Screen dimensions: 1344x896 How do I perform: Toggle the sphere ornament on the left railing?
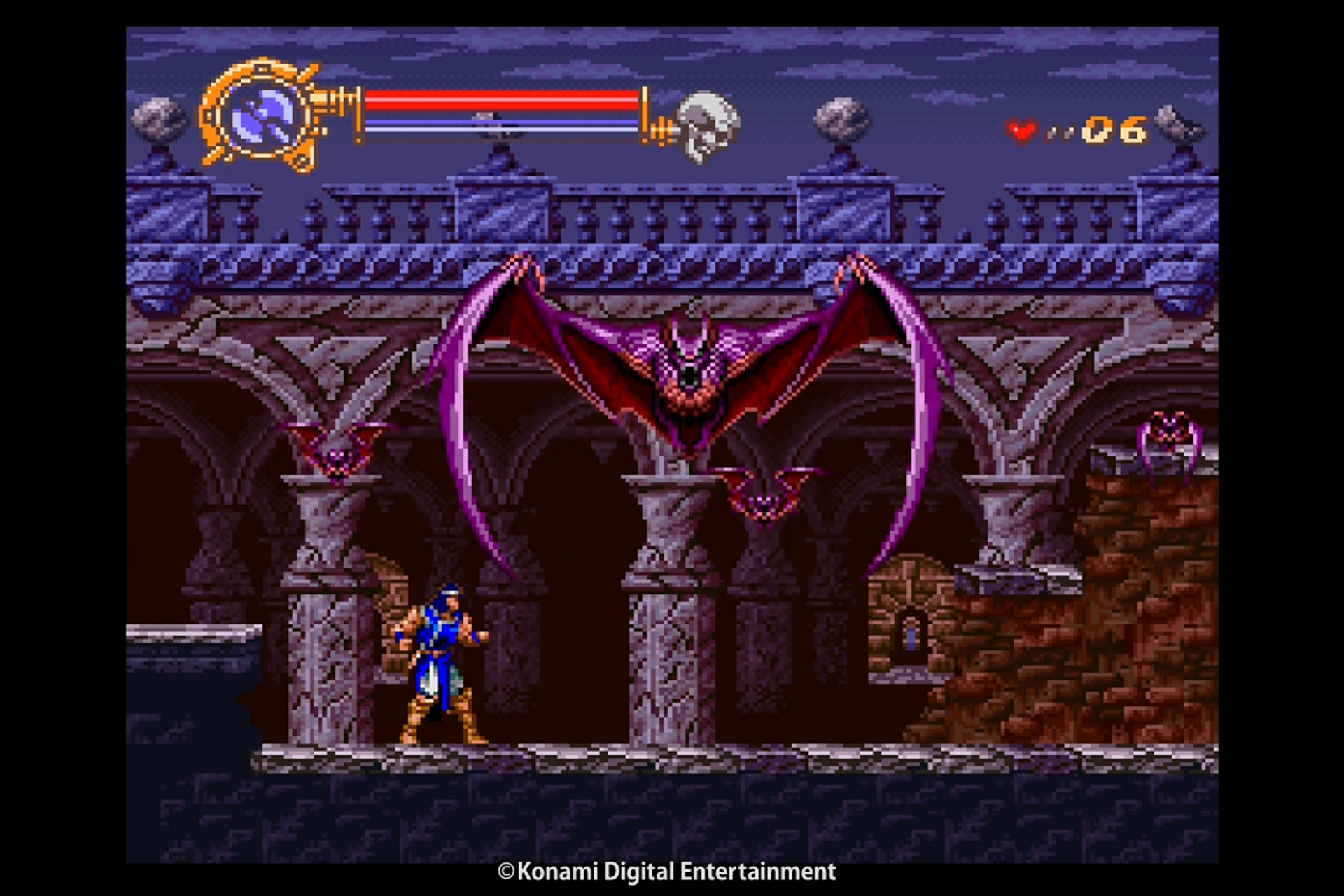(157, 119)
